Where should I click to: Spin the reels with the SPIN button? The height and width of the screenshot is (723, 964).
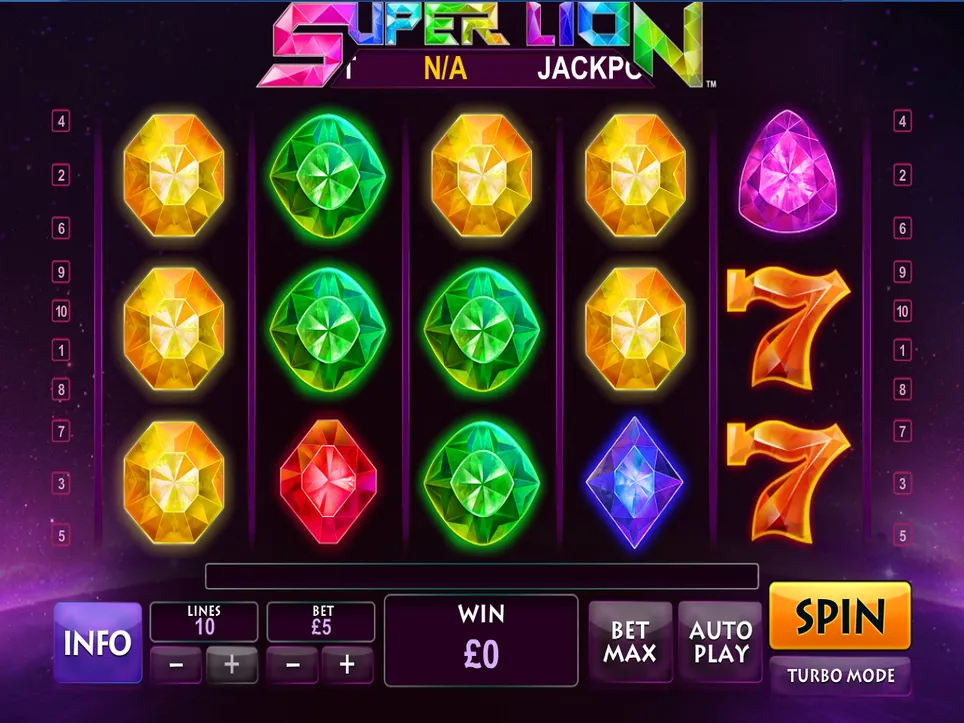click(840, 616)
